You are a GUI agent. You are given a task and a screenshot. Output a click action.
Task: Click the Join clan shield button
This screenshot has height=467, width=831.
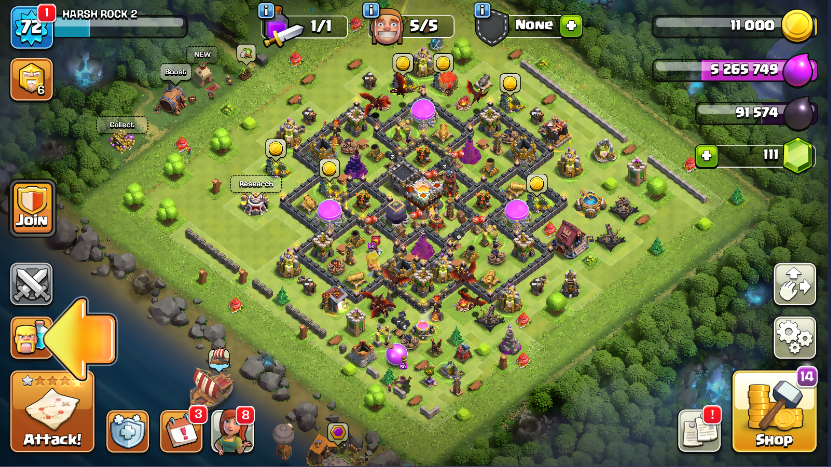32,208
